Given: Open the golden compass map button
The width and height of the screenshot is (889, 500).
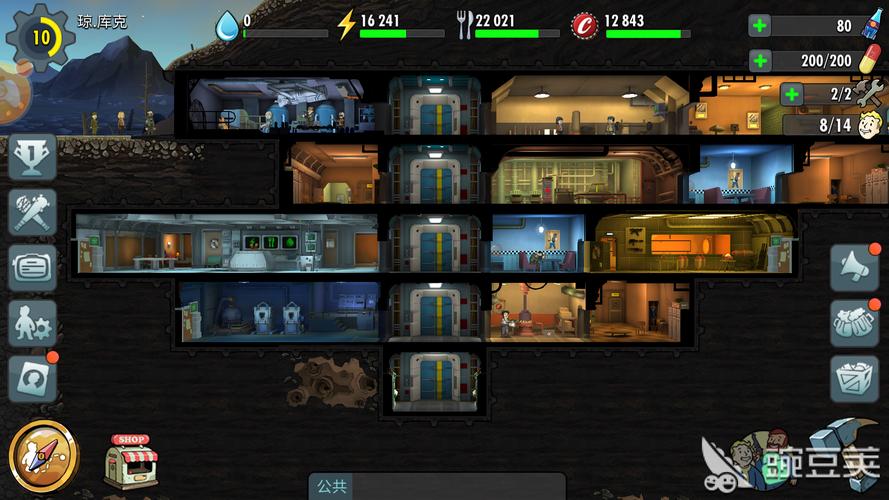Looking at the screenshot, I should point(43,455).
